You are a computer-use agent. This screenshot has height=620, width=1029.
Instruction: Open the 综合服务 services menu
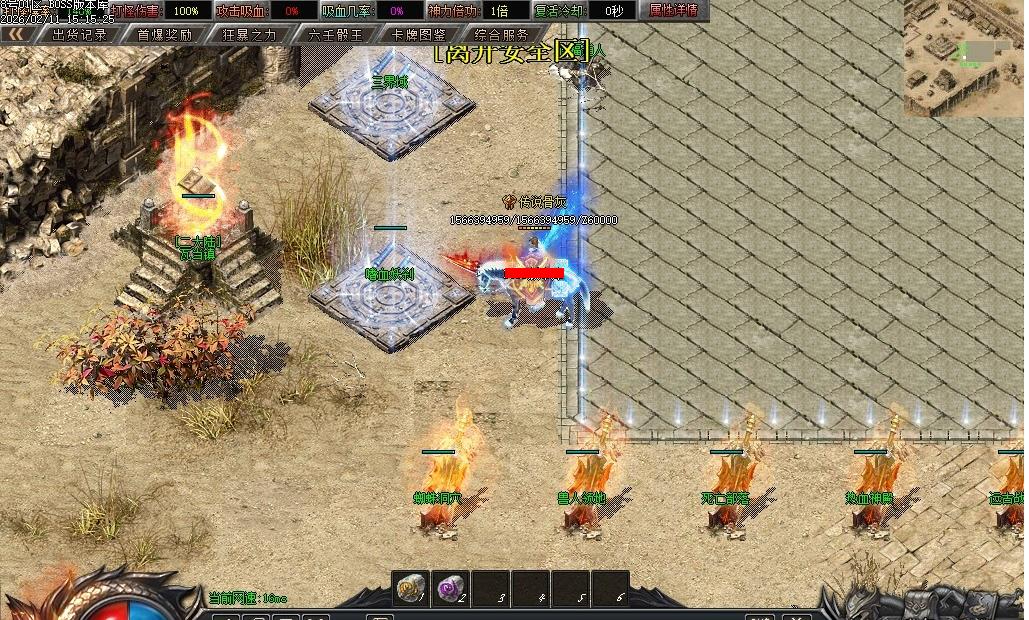coord(502,34)
